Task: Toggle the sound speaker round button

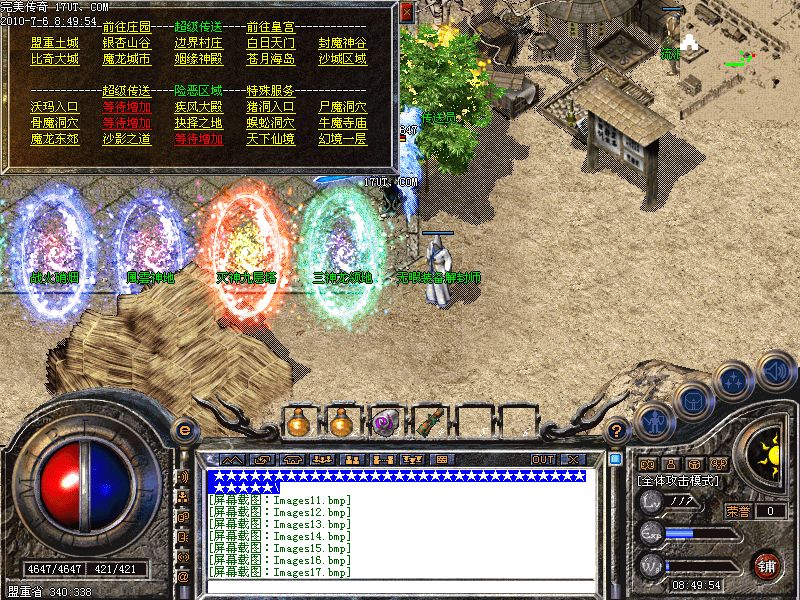Action: click(x=774, y=369)
